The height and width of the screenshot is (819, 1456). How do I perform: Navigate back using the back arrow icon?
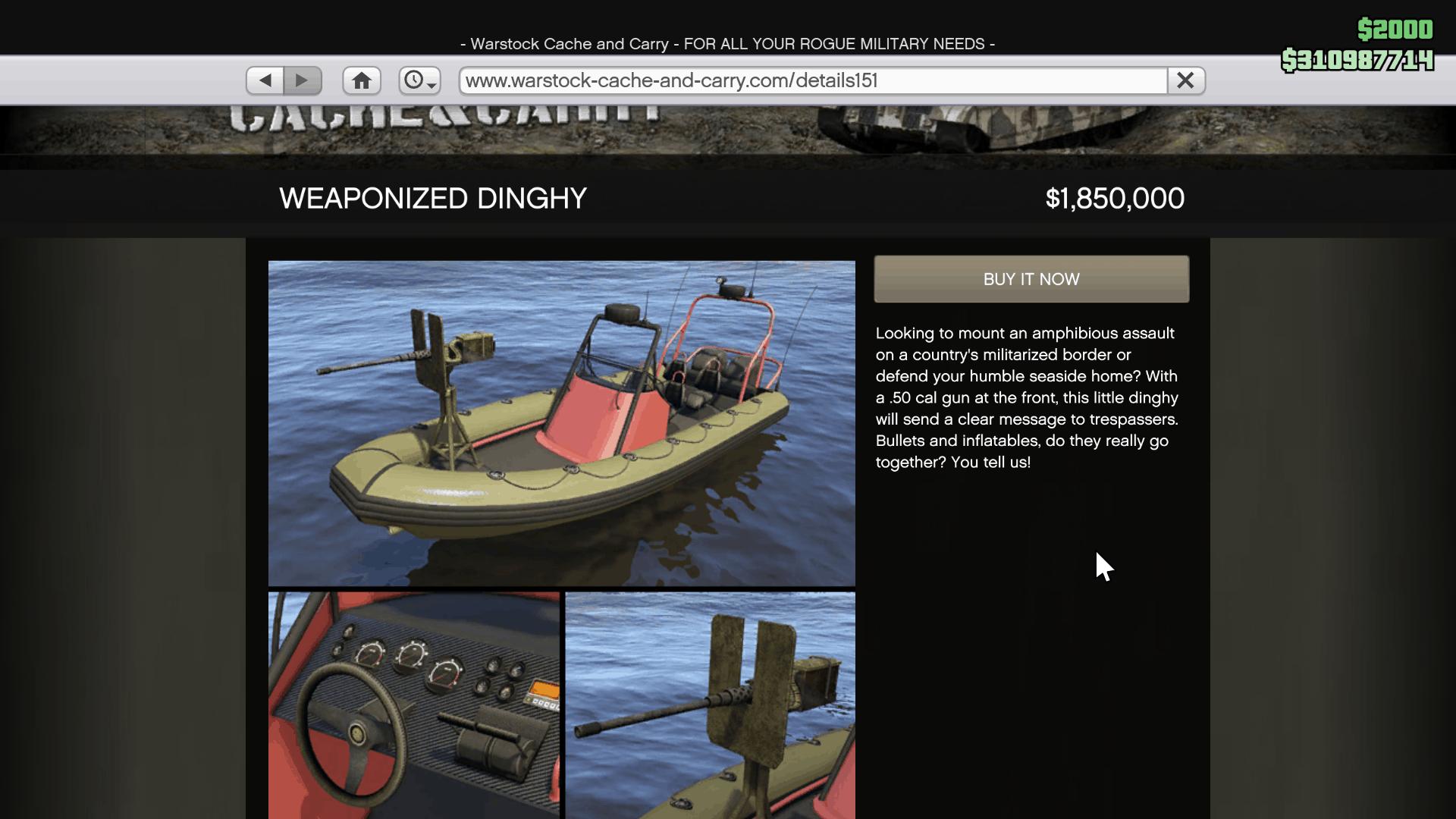[x=265, y=80]
